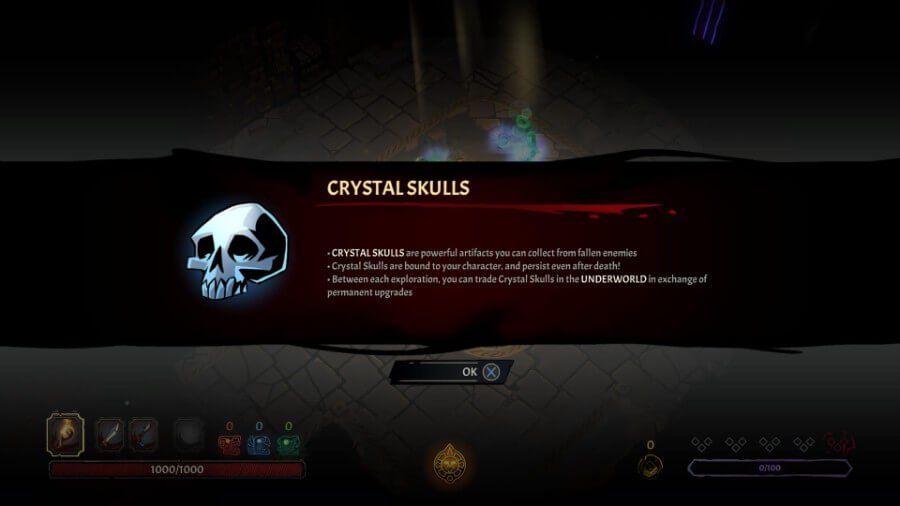Select the torch slot in the hotbar
This screenshot has width=900, height=506.
(x=65, y=435)
